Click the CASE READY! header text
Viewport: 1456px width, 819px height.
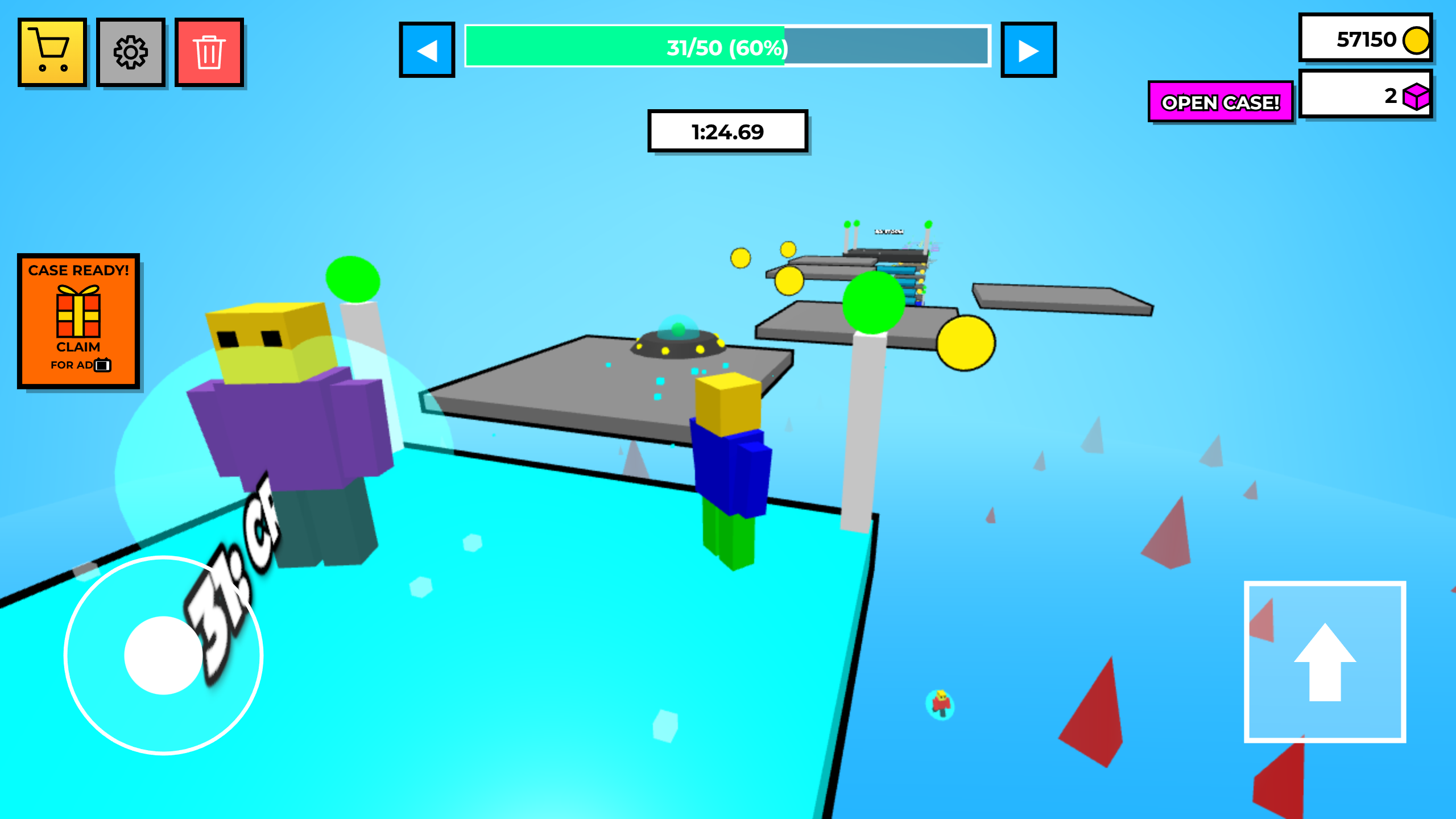pos(78,271)
